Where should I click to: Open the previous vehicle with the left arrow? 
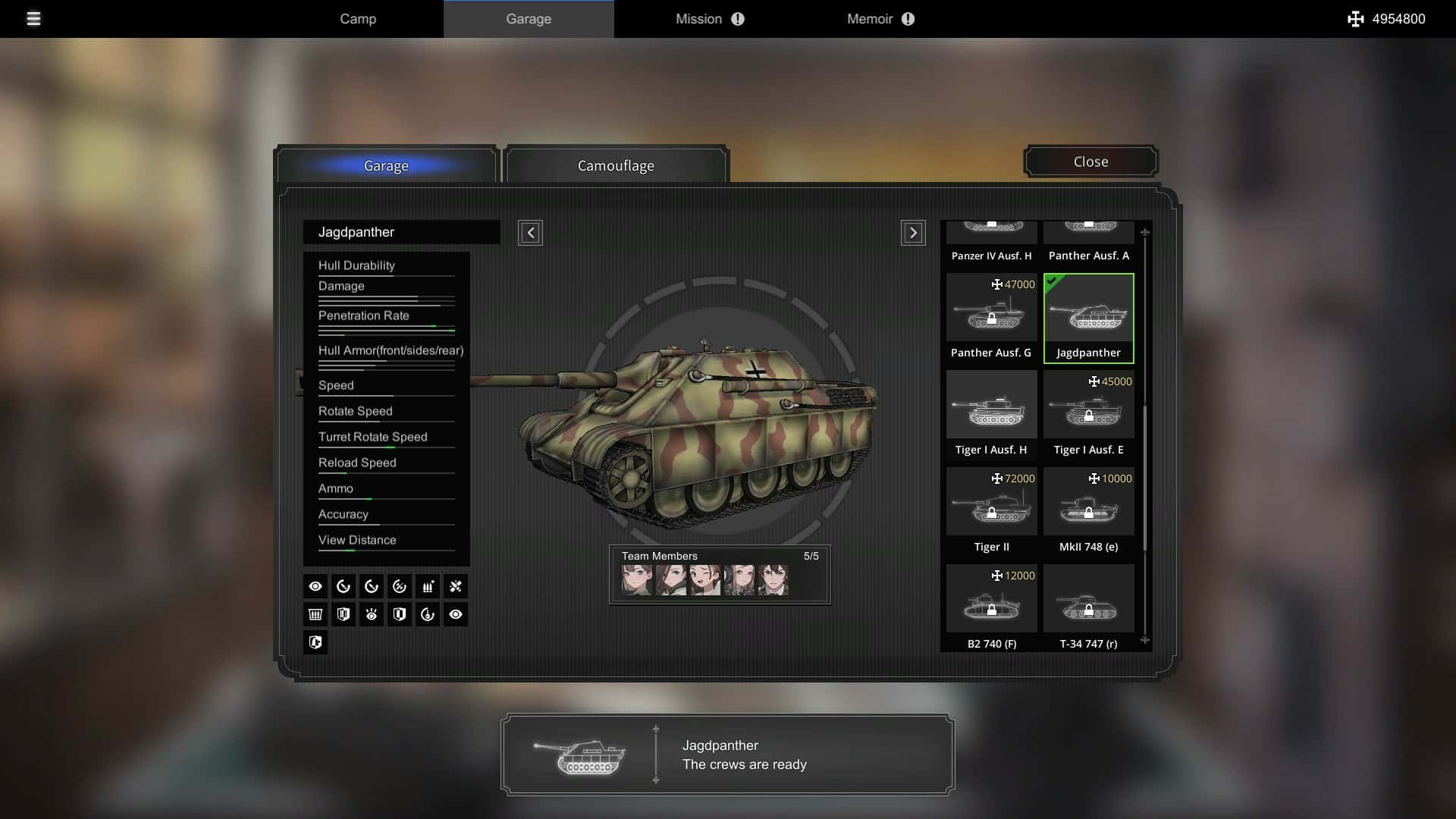tap(530, 233)
